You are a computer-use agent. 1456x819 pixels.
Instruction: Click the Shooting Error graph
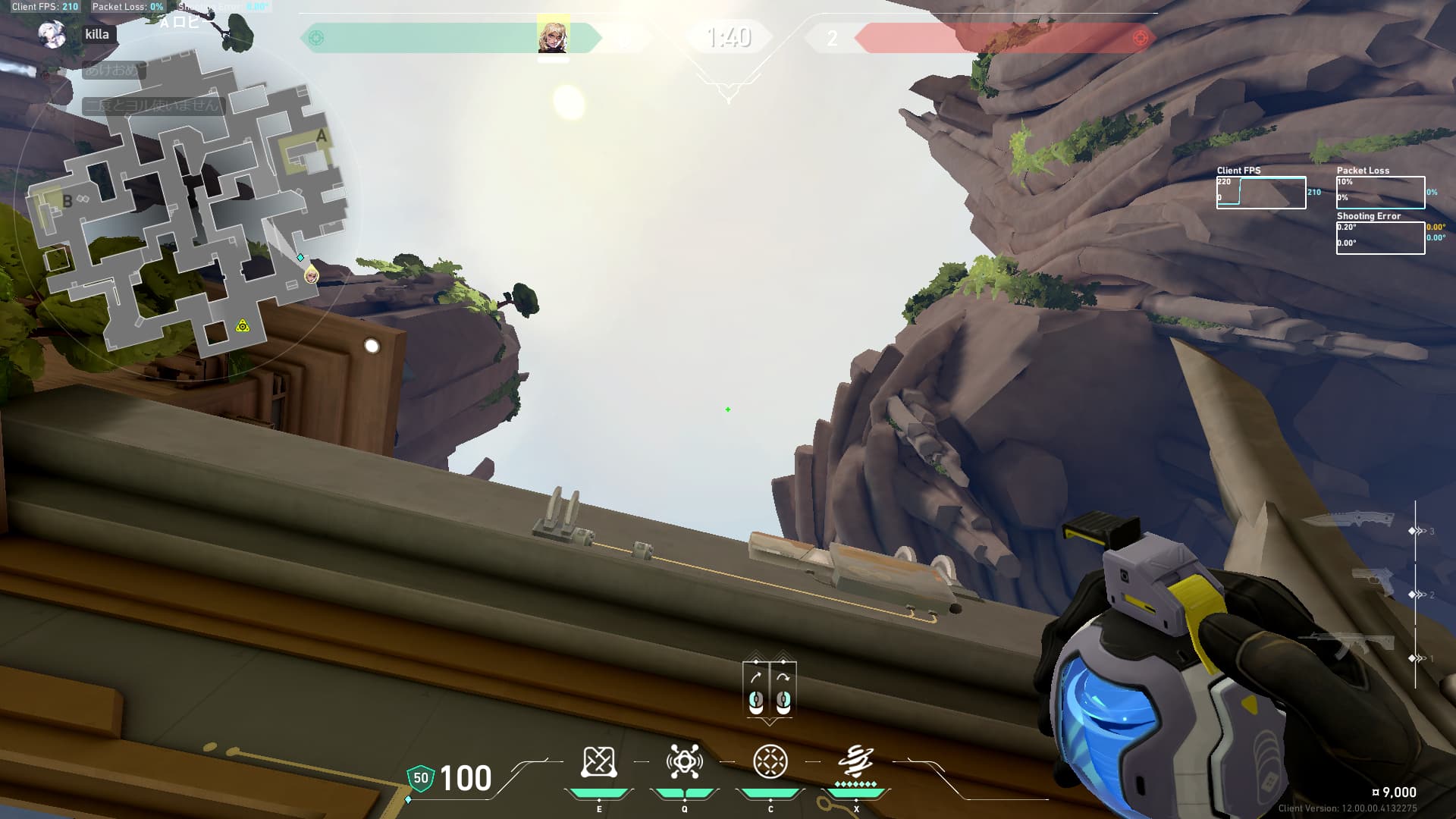(1379, 238)
